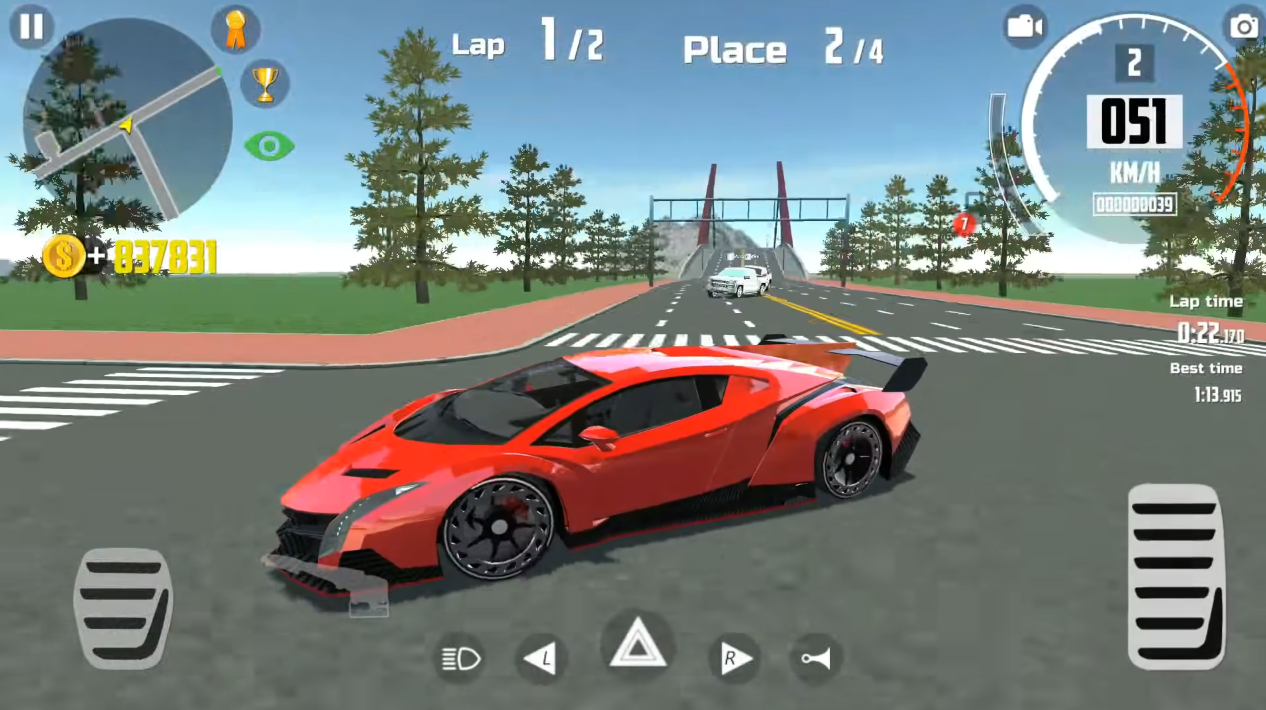This screenshot has height=710, width=1266.
Task: Pause the race
Action: click(31, 26)
